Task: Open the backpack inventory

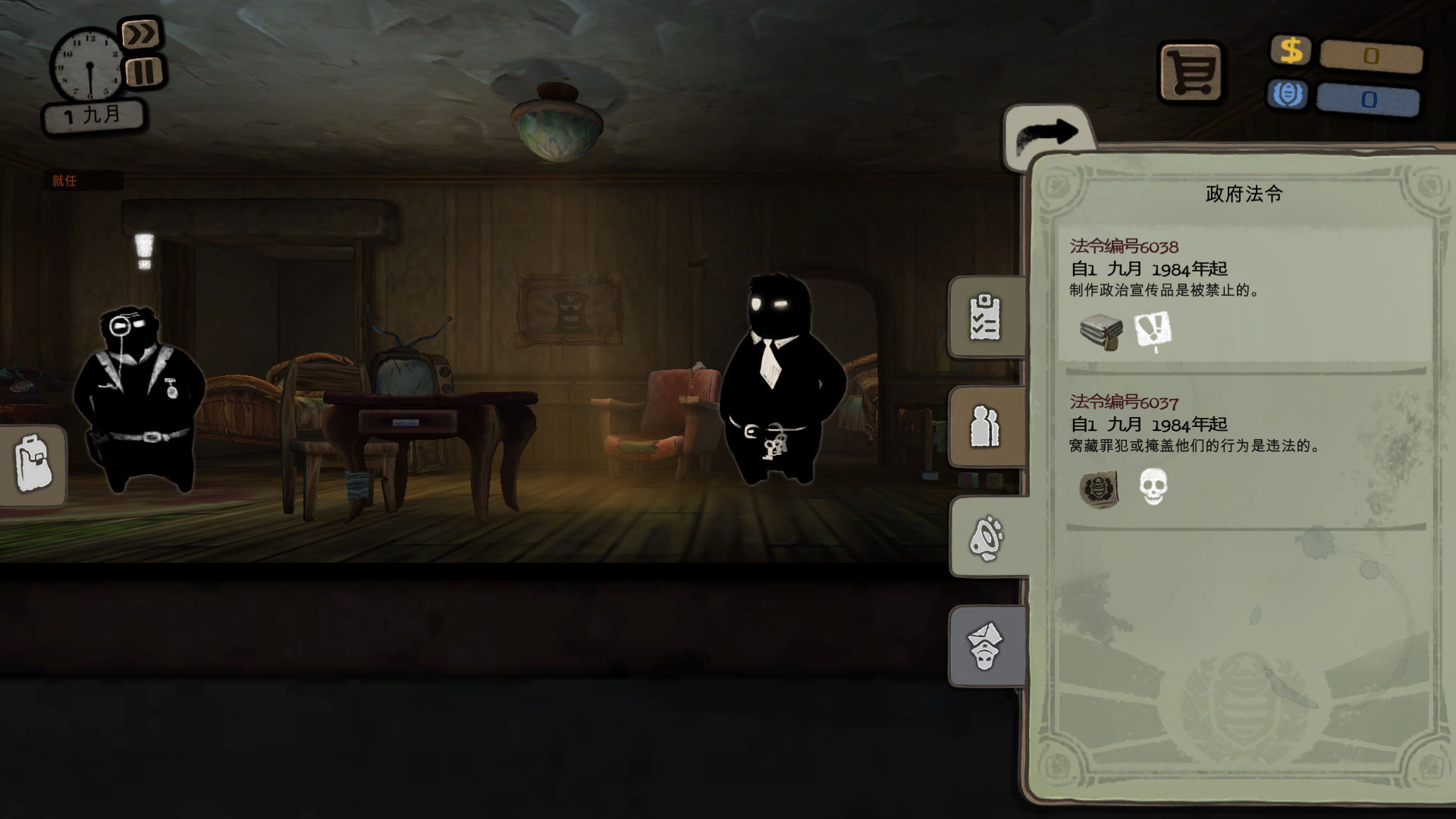Action: [33, 465]
